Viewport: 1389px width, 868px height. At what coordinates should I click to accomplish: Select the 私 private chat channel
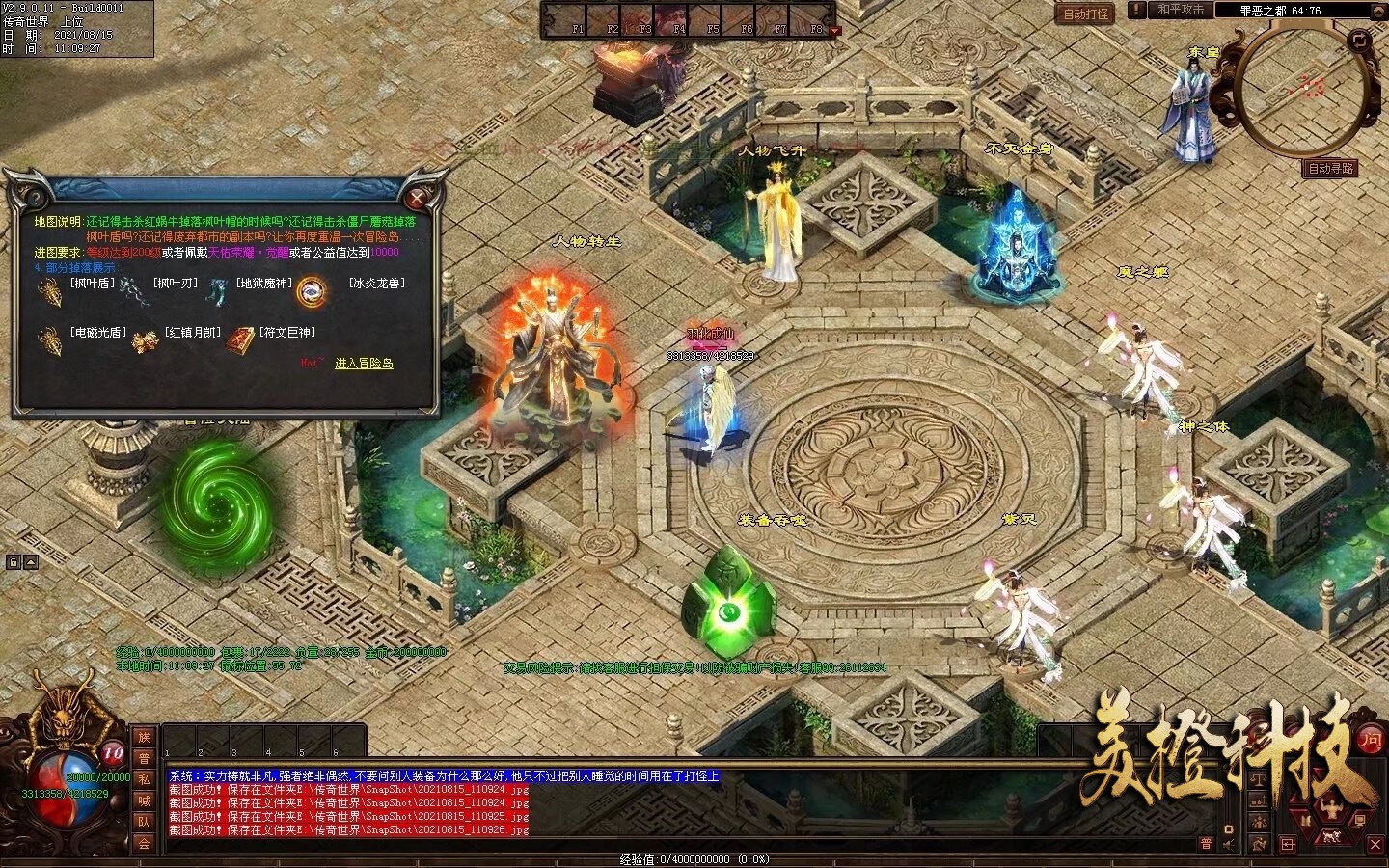(x=144, y=780)
